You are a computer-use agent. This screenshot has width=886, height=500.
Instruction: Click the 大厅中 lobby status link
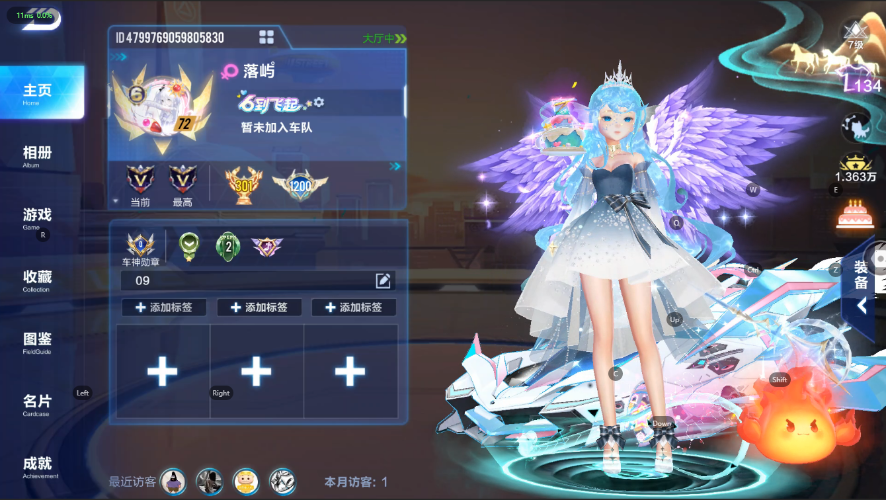(384, 39)
